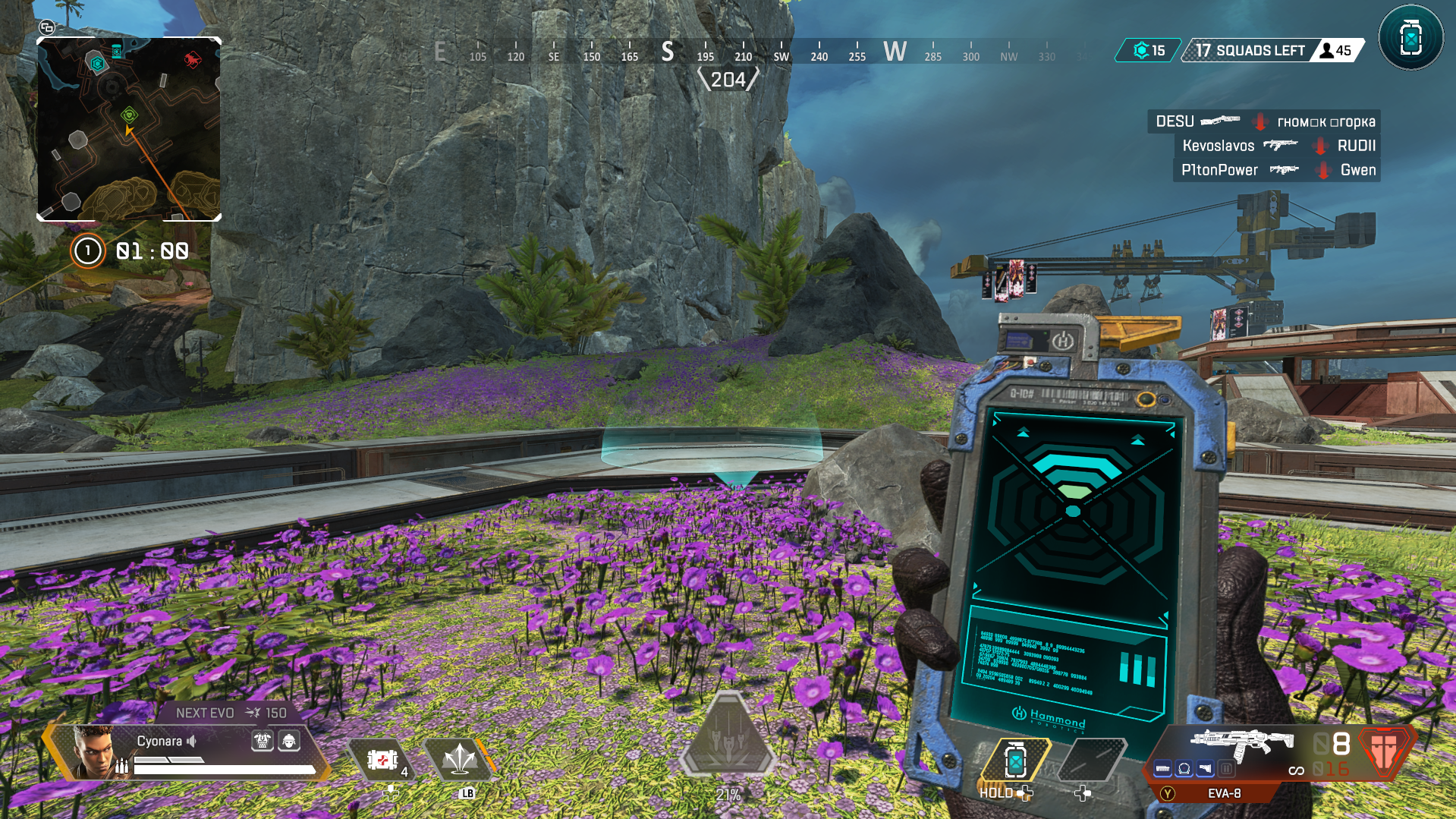The image size is (1456, 819).
Task: Activate the tactical ability icon
Action: click(459, 759)
